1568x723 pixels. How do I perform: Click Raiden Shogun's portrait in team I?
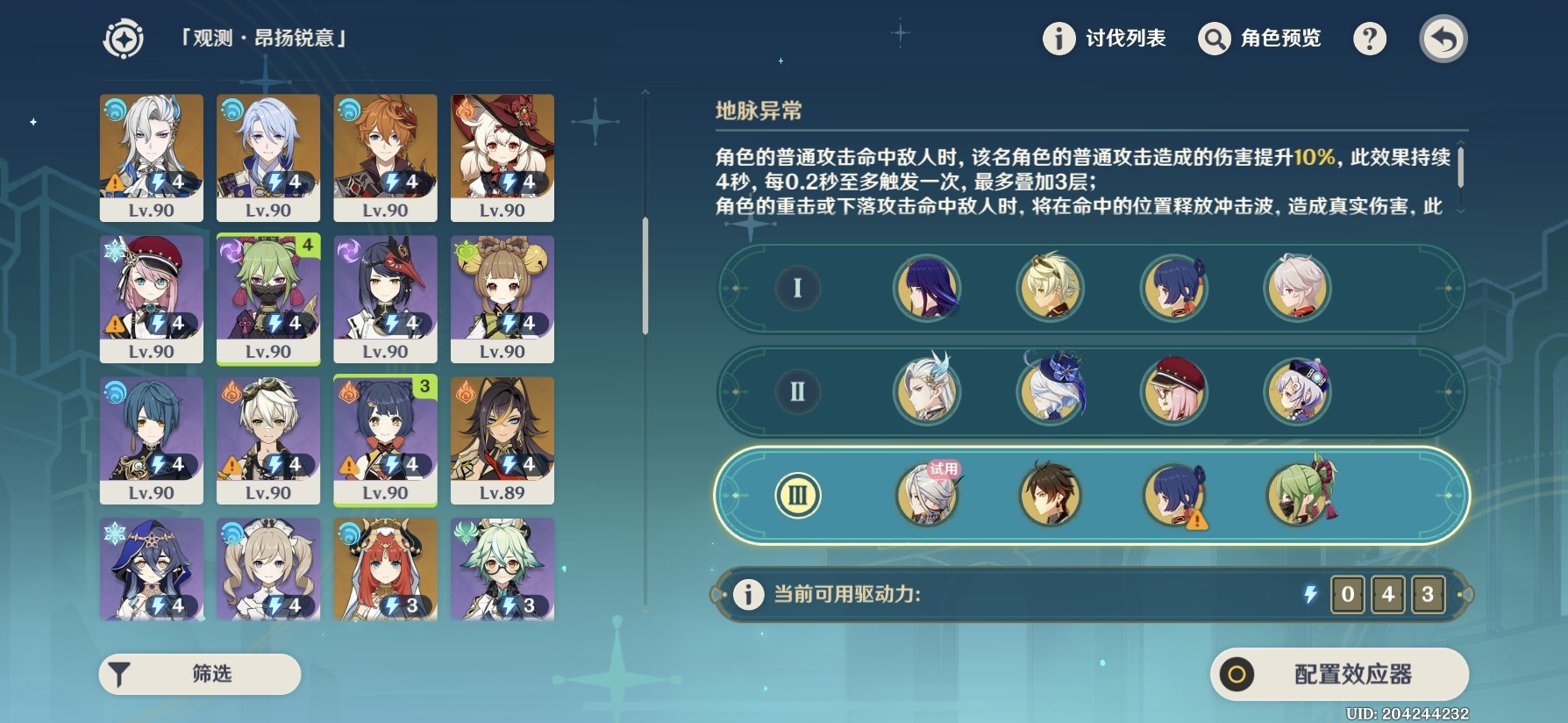(927, 288)
